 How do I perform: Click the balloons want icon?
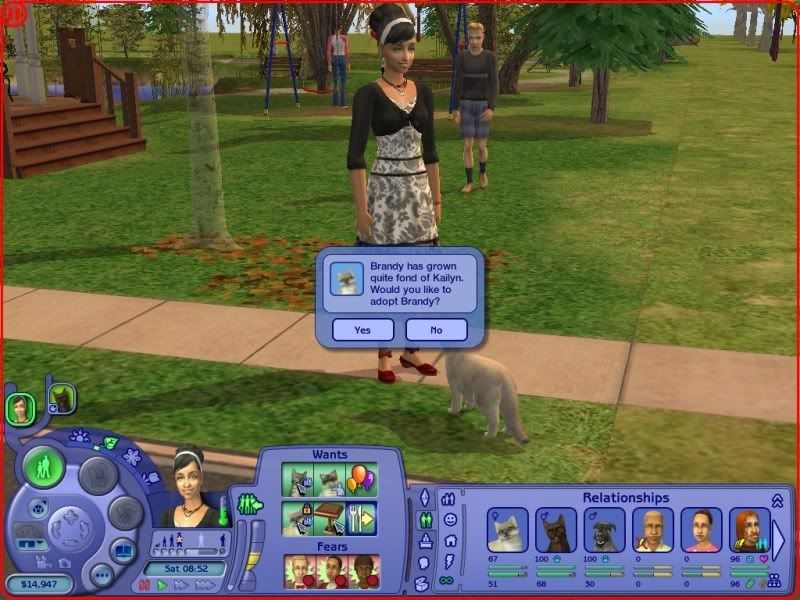[x=361, y=480]
